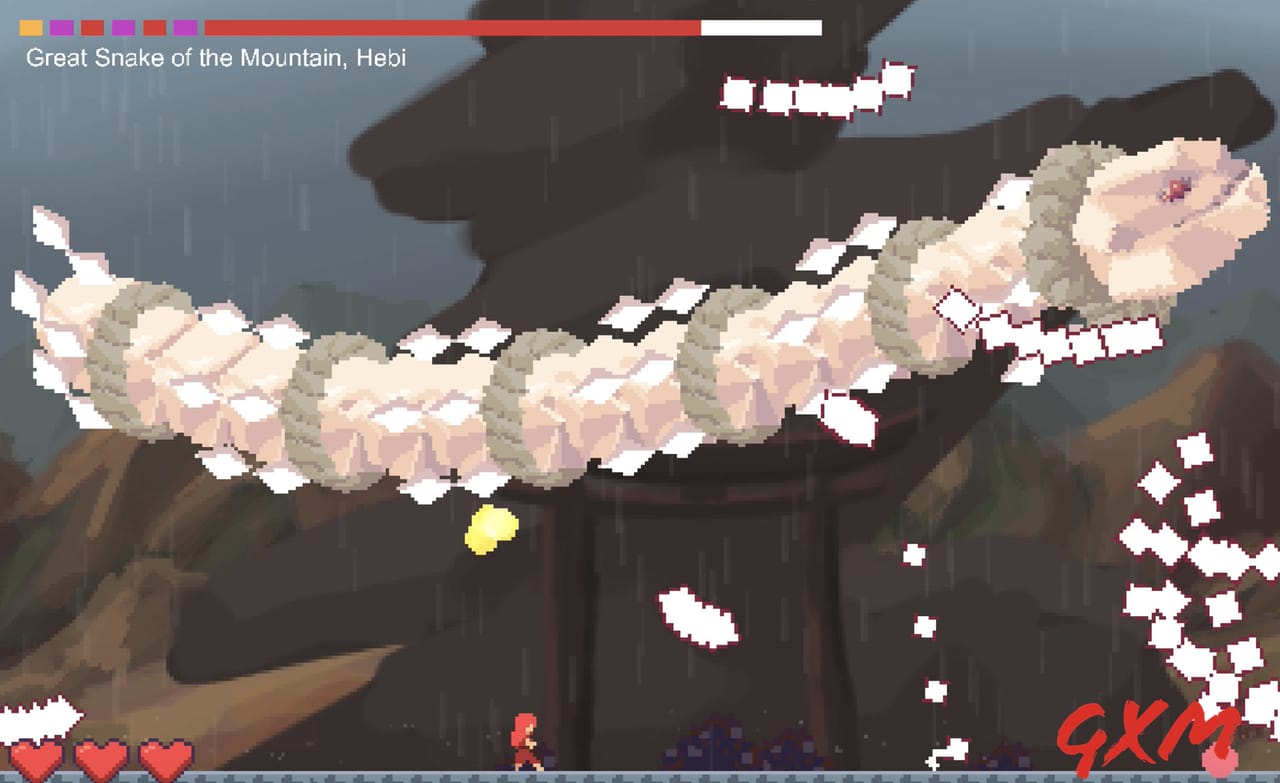1280x783 pixels.
Task: Click the snake's eye on Hebi's head
Action: [x=1175, y=188]
